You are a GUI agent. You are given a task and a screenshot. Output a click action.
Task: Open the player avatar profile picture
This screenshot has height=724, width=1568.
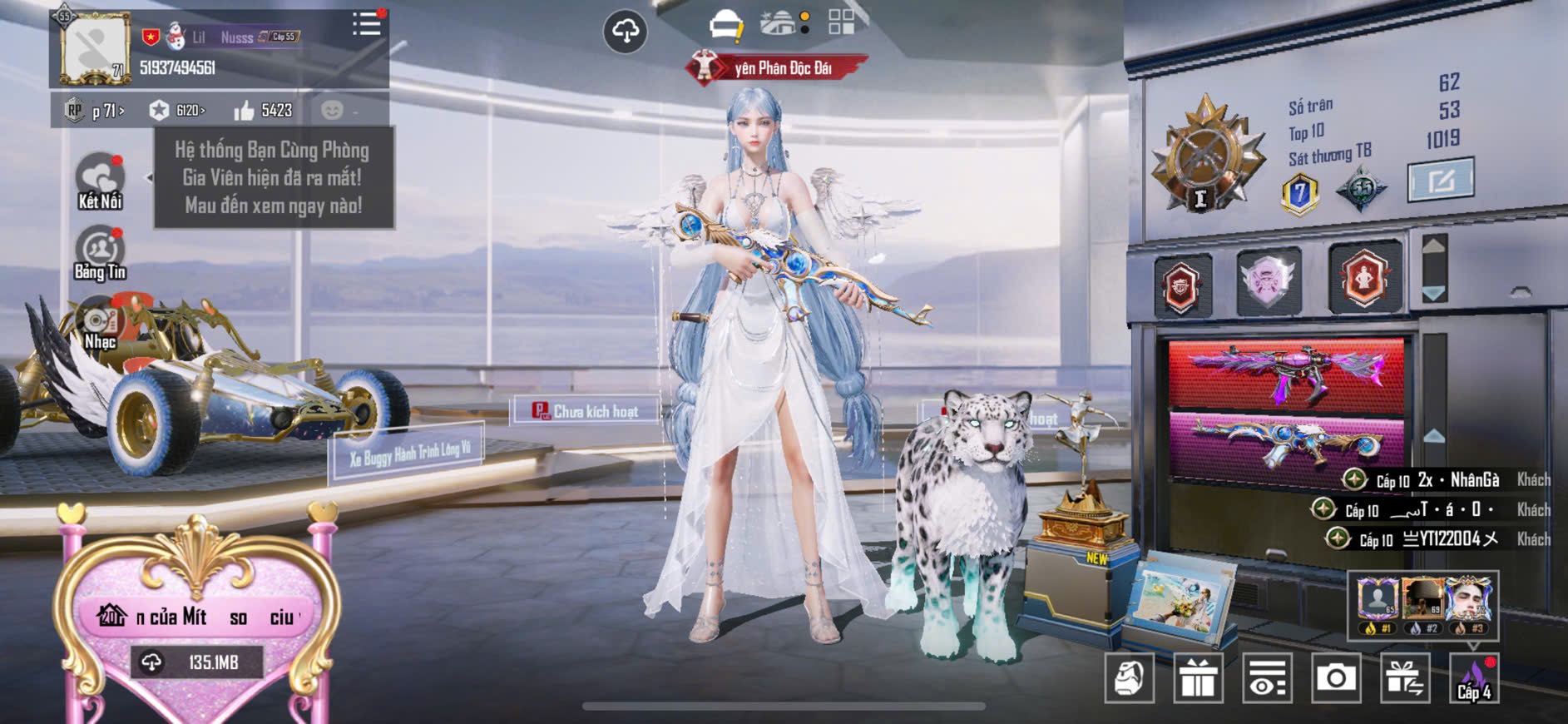pos(95,48)
